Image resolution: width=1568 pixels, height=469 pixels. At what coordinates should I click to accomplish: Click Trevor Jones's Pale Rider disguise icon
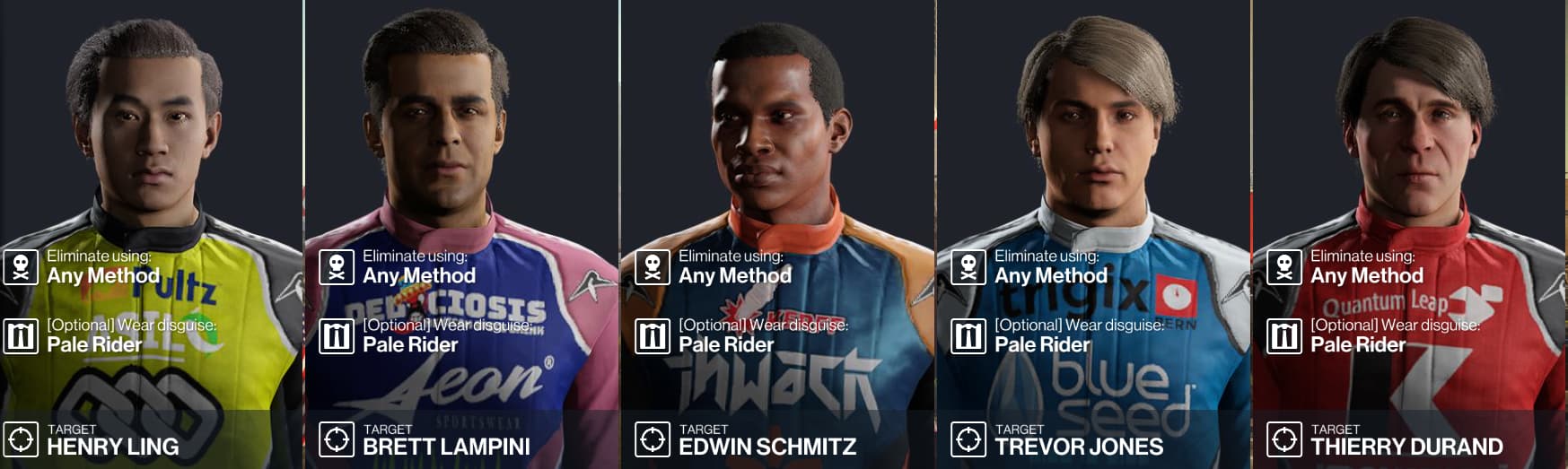968,336
